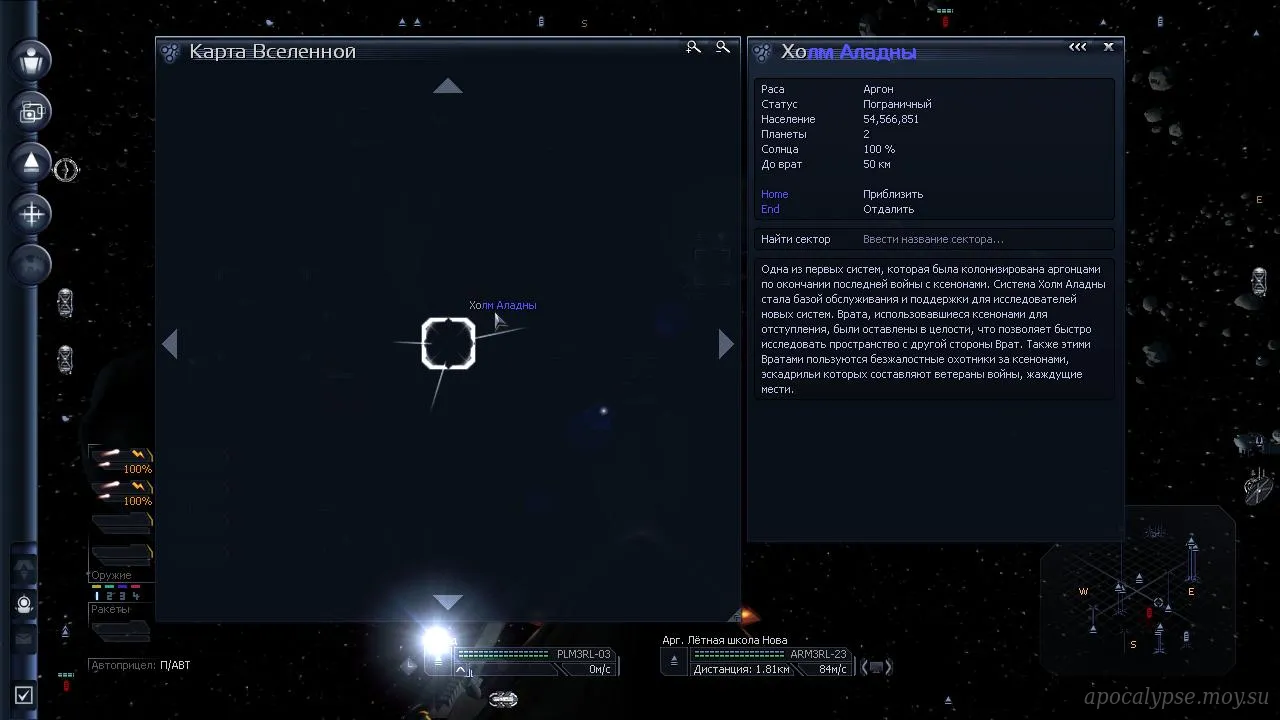
Task: Select the Холм Аладны sector on the map
Action: pos(448,343)
